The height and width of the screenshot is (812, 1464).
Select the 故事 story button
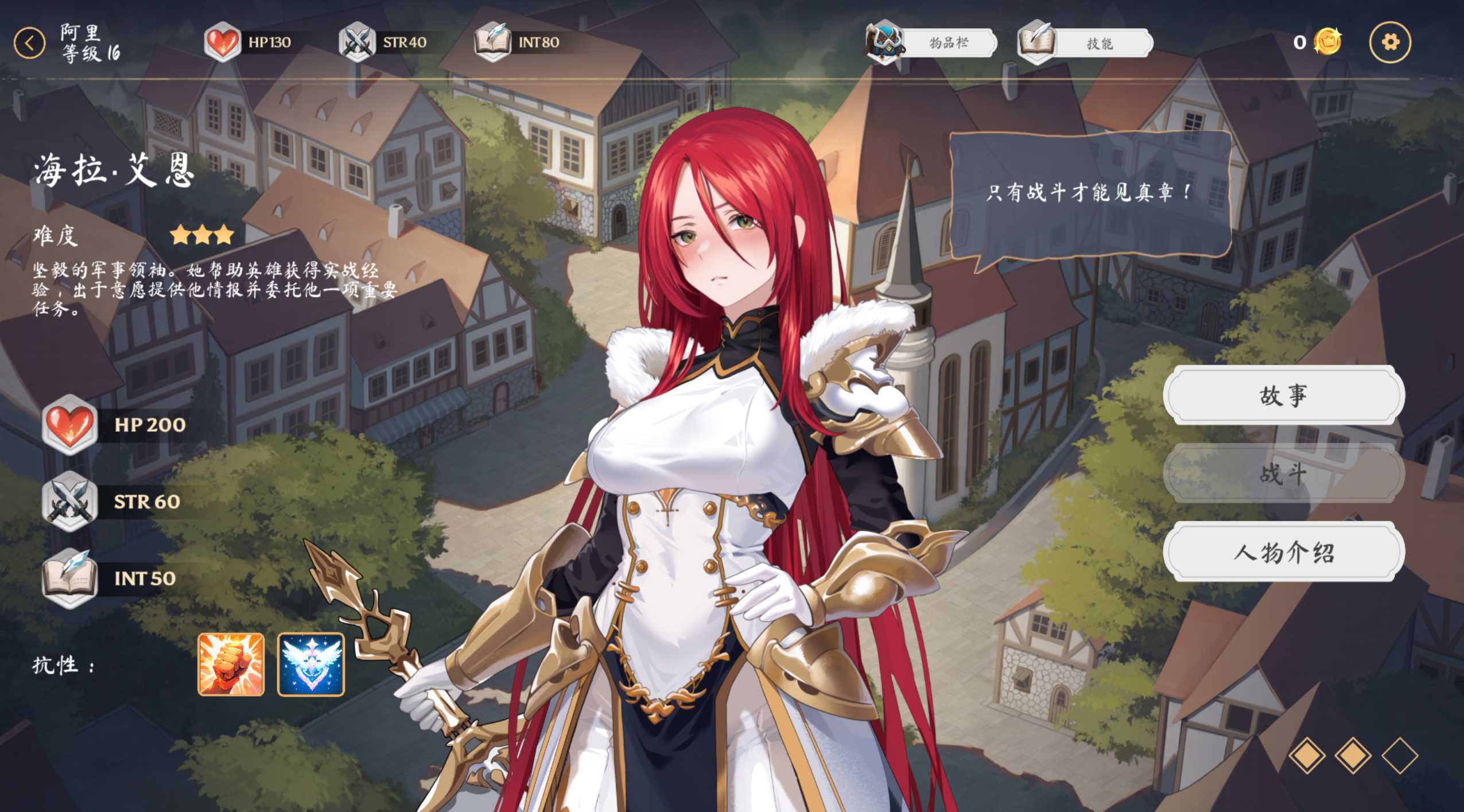coord(1283,395)
